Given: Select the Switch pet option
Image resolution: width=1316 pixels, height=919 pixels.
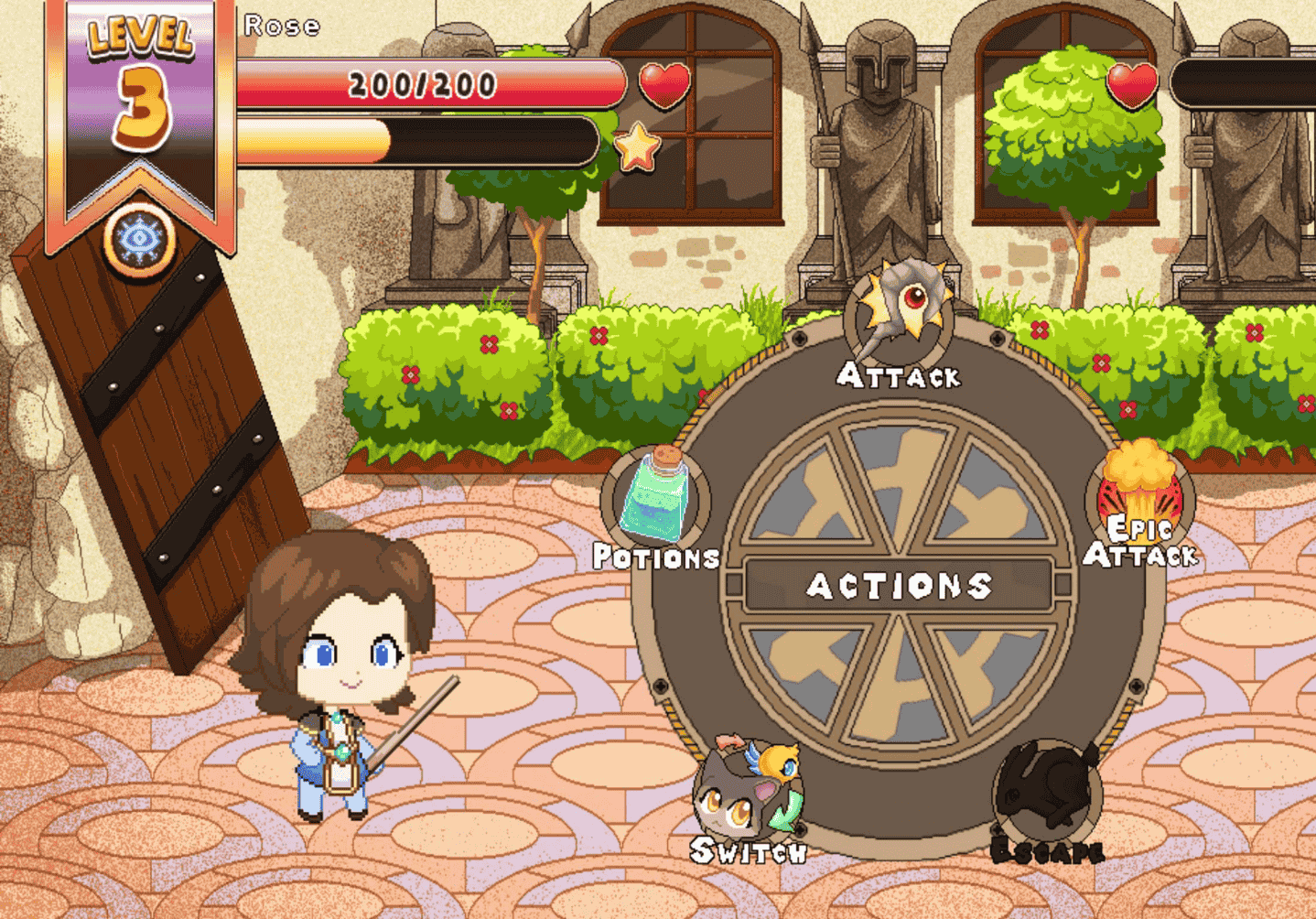Looking at the screenshot, I should point(747,793).
